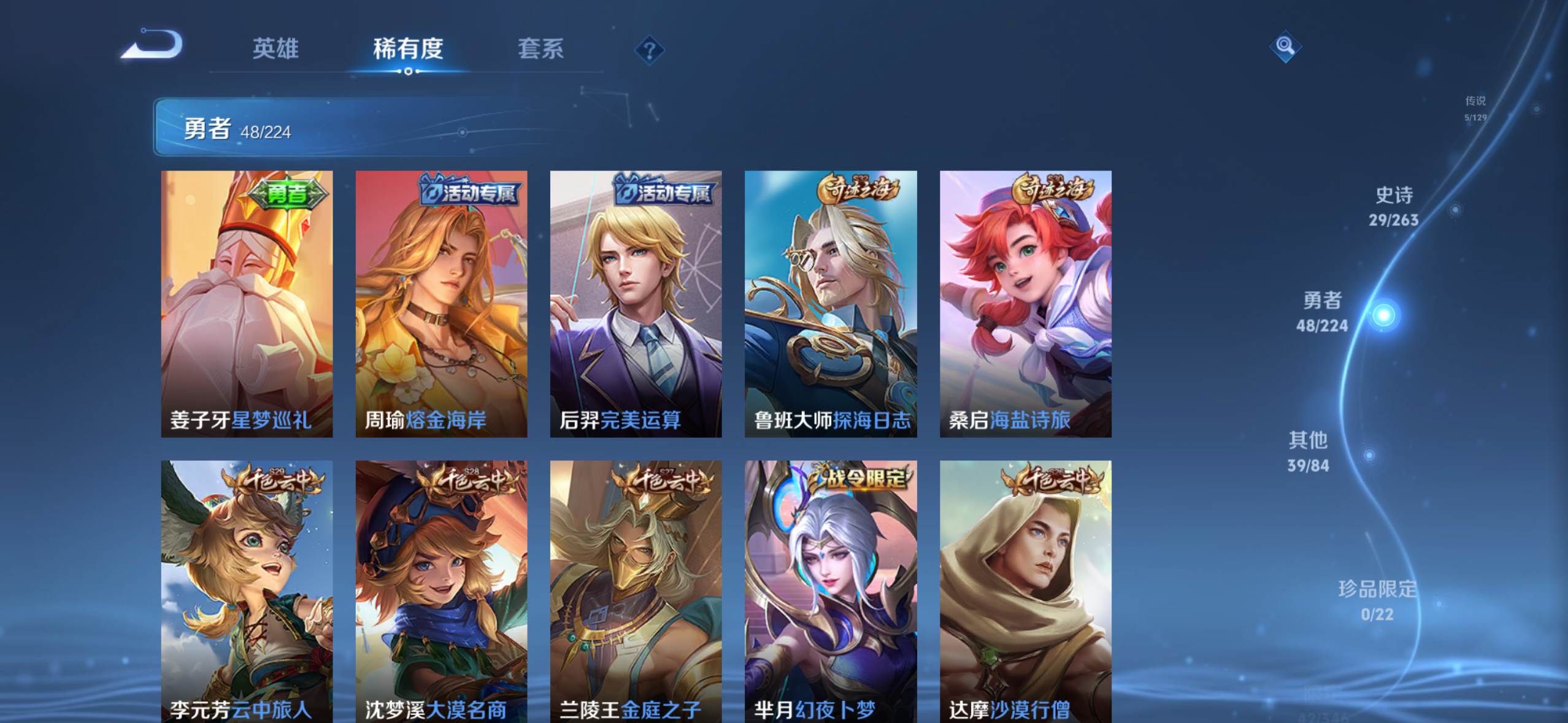The width and height of the screenshot is (1568, 723).
Task: Jump to the 史诗 rarity section
Action: [1393, 206]
